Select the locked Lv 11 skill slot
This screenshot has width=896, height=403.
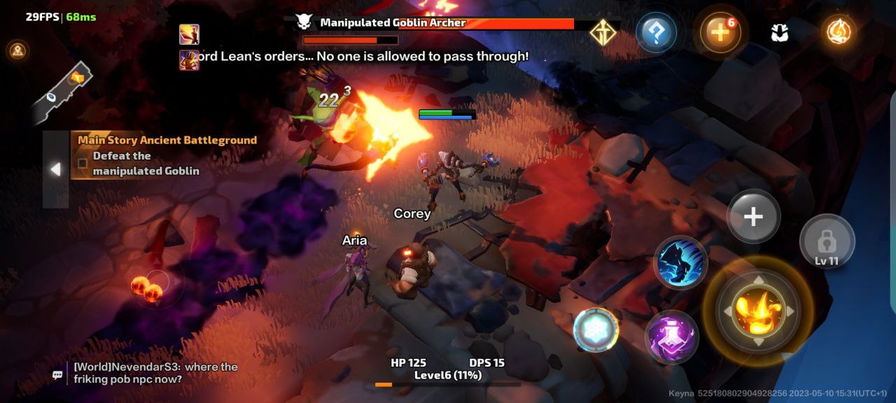[x=826, y=242]
